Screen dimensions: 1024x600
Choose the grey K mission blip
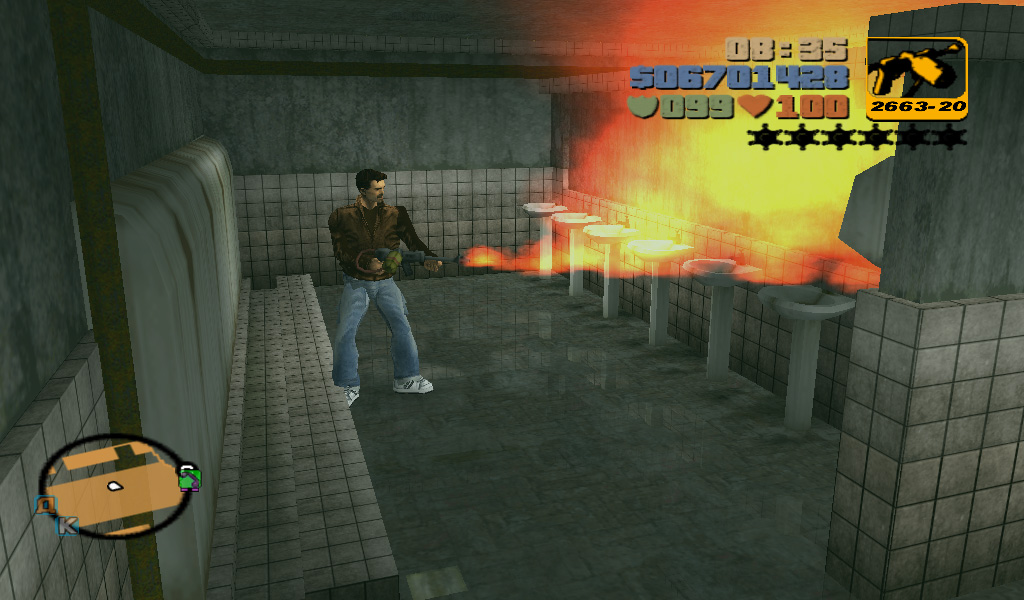(67, 524)
